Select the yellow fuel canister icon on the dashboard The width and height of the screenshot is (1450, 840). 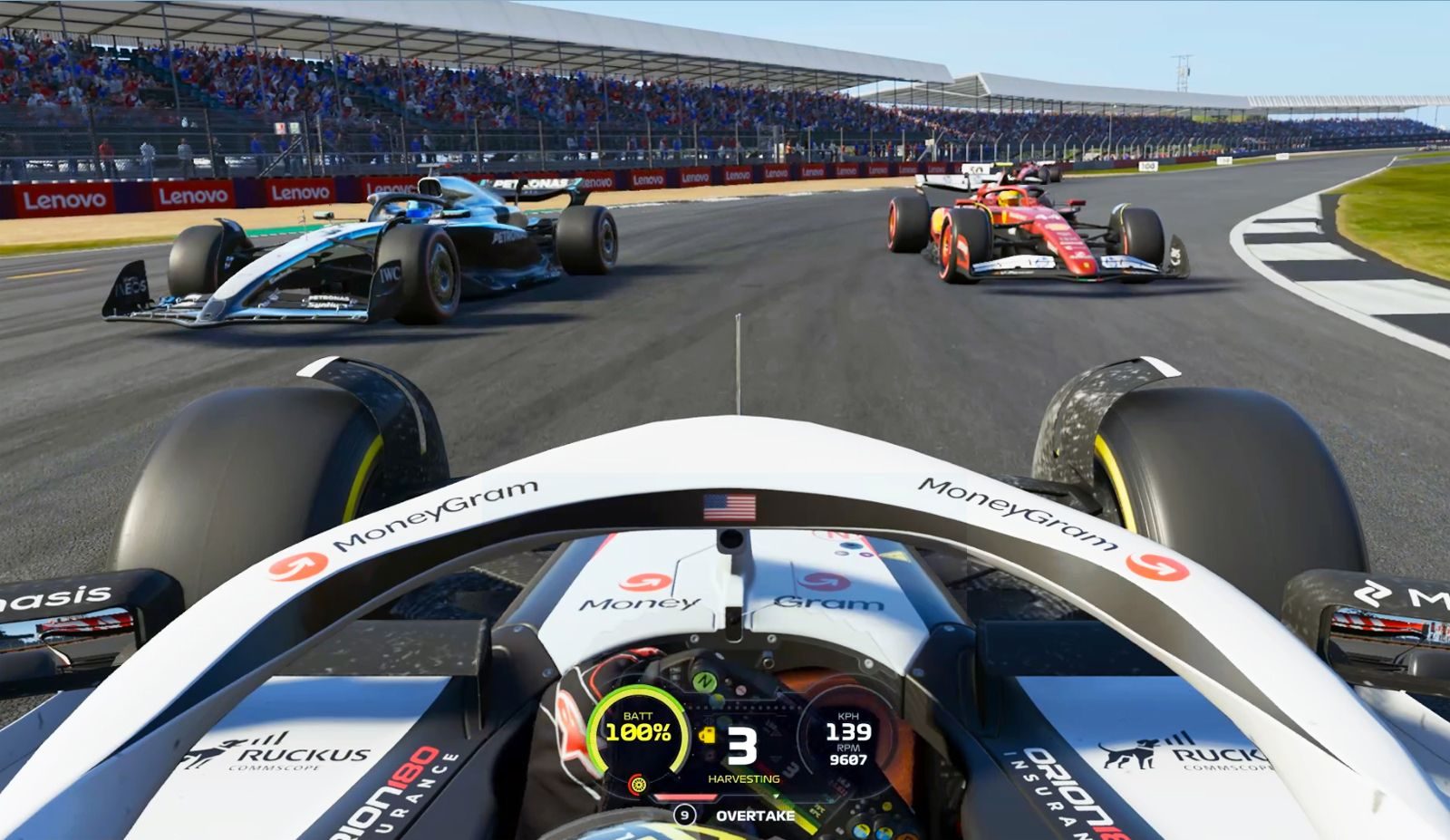point(708,734)
